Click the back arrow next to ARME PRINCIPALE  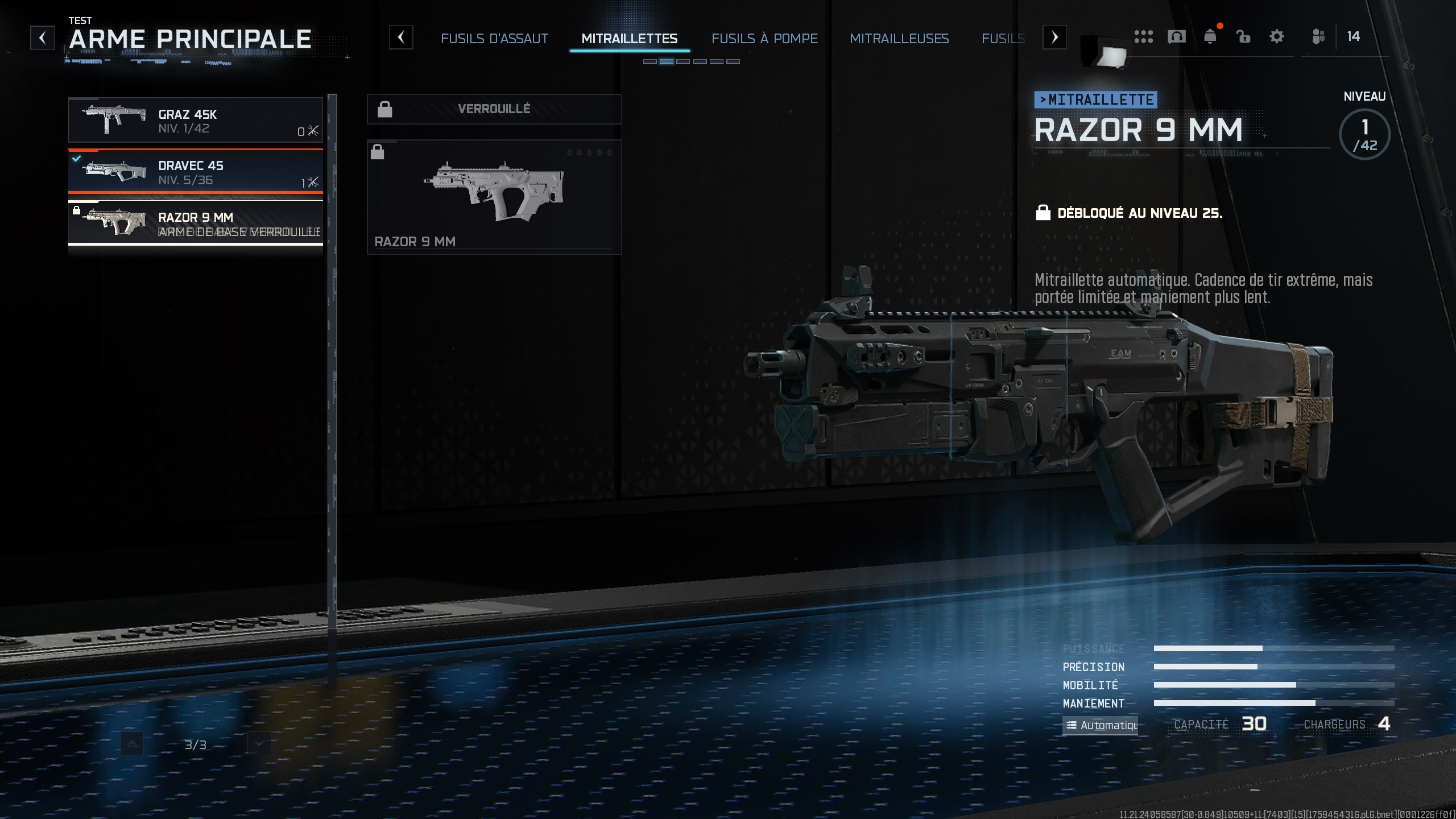[42, 37]
